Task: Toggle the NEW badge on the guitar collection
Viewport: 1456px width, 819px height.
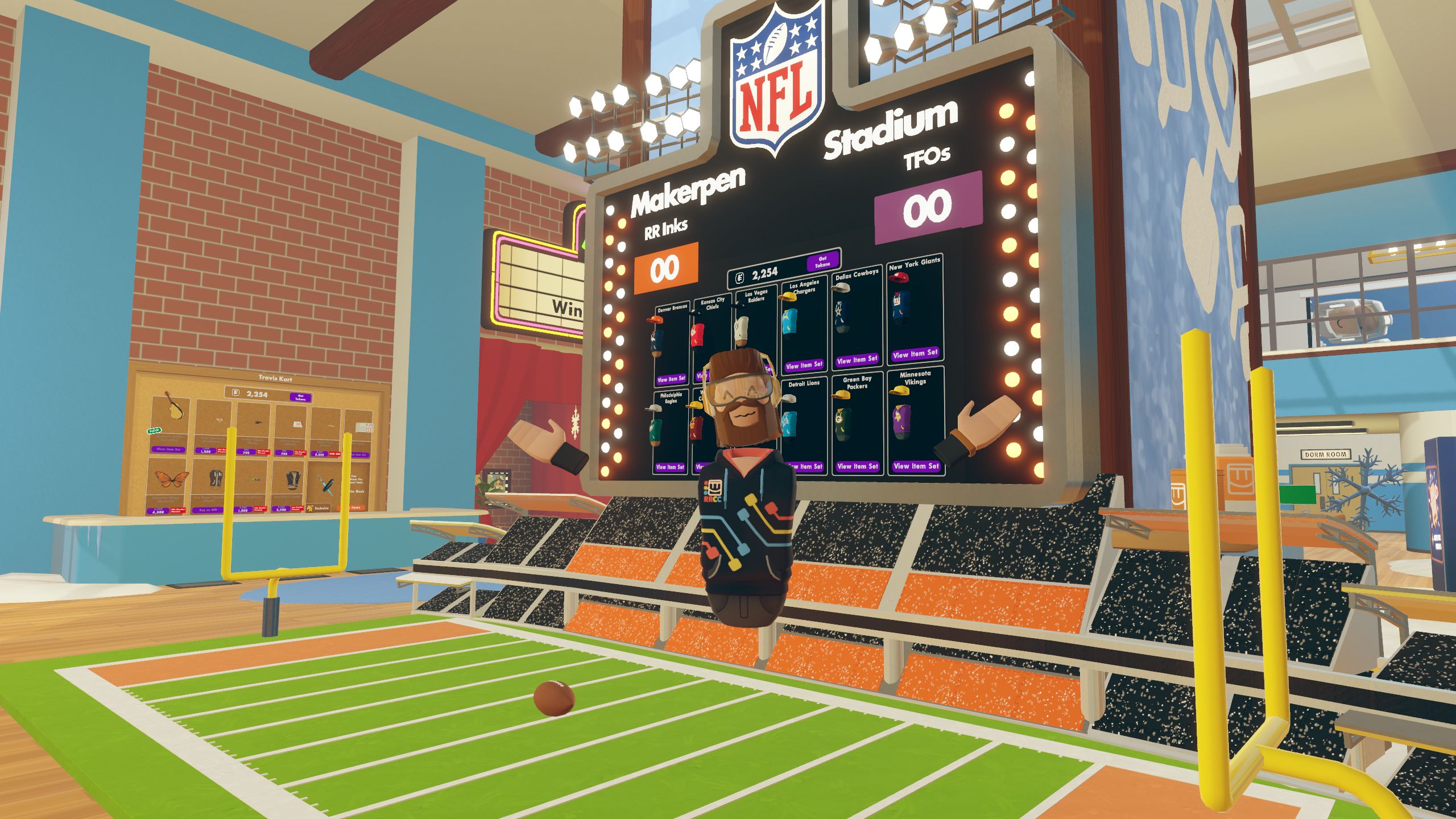Action: 154,431
